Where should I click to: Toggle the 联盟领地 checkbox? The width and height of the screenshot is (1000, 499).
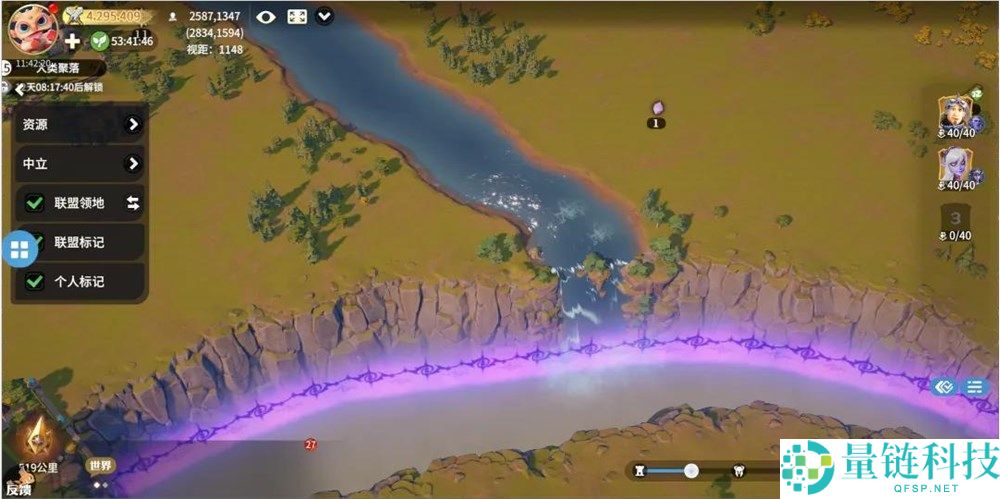coord(35,203)
